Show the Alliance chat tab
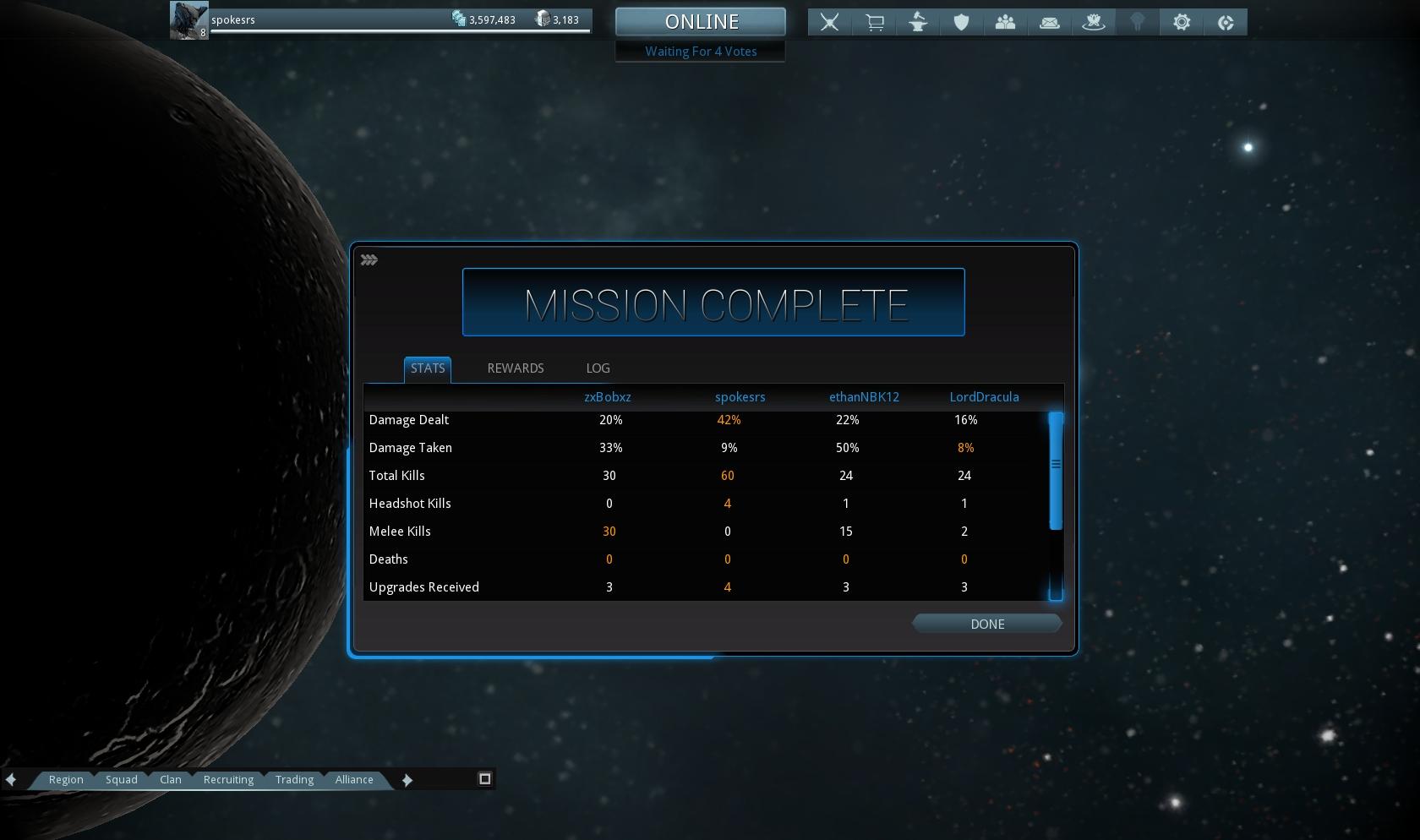Screen dimensions: 1420x840 click(x=353, y=779)
